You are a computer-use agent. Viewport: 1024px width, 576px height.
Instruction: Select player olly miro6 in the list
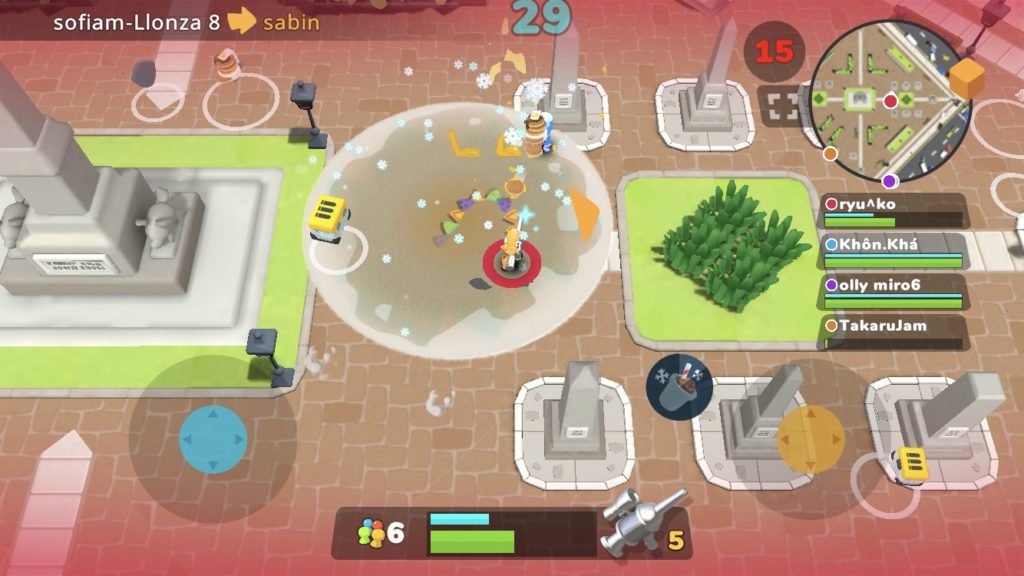[x=894, y=291]
